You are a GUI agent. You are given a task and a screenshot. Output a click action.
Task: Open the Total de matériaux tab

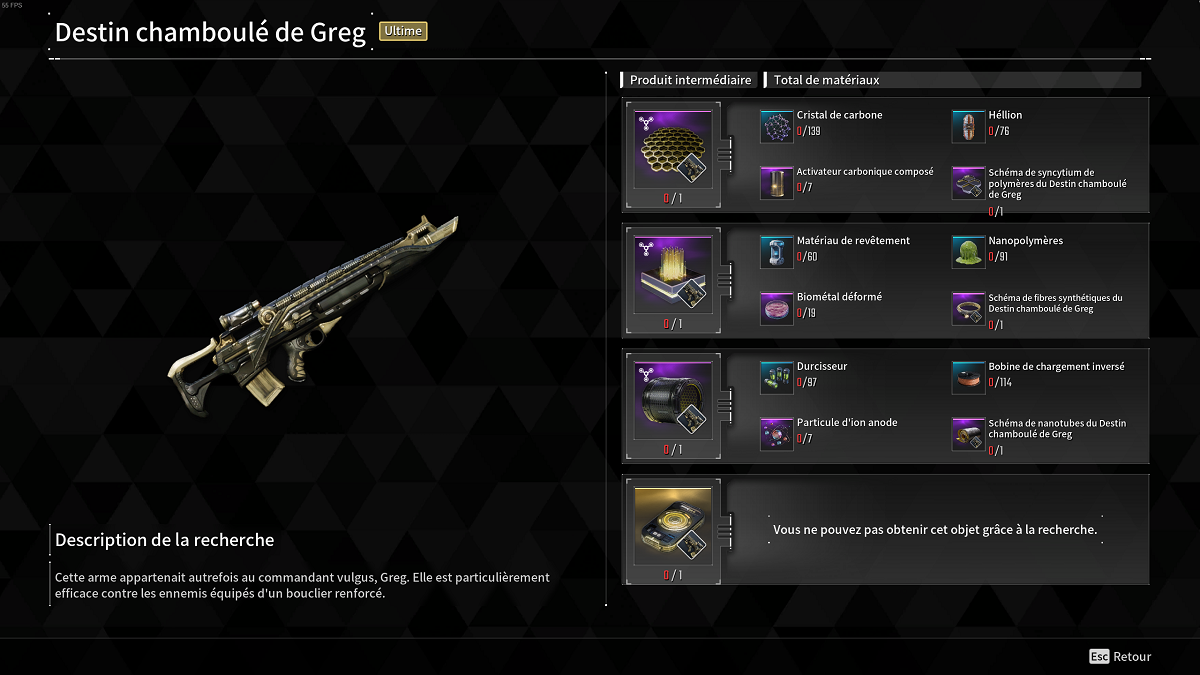(x=826, y=80)
